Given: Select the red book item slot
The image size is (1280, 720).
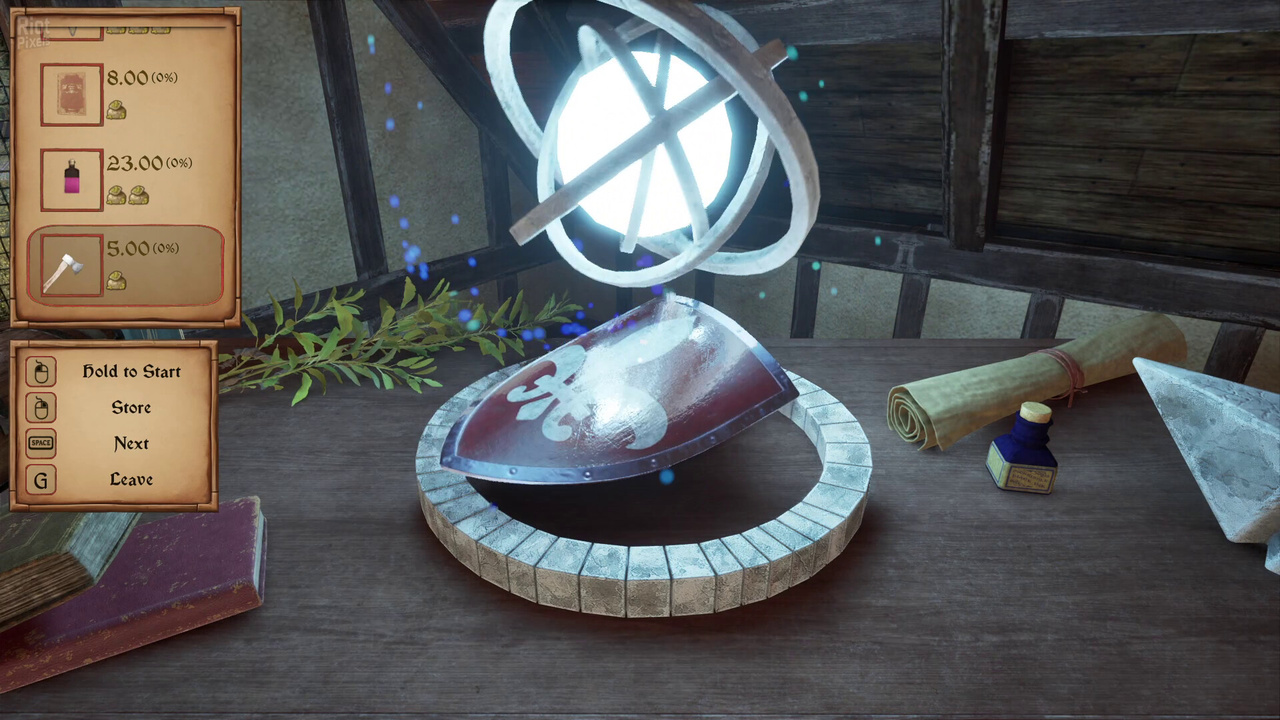Looking at the screenshot, I should tap(71, 94).
